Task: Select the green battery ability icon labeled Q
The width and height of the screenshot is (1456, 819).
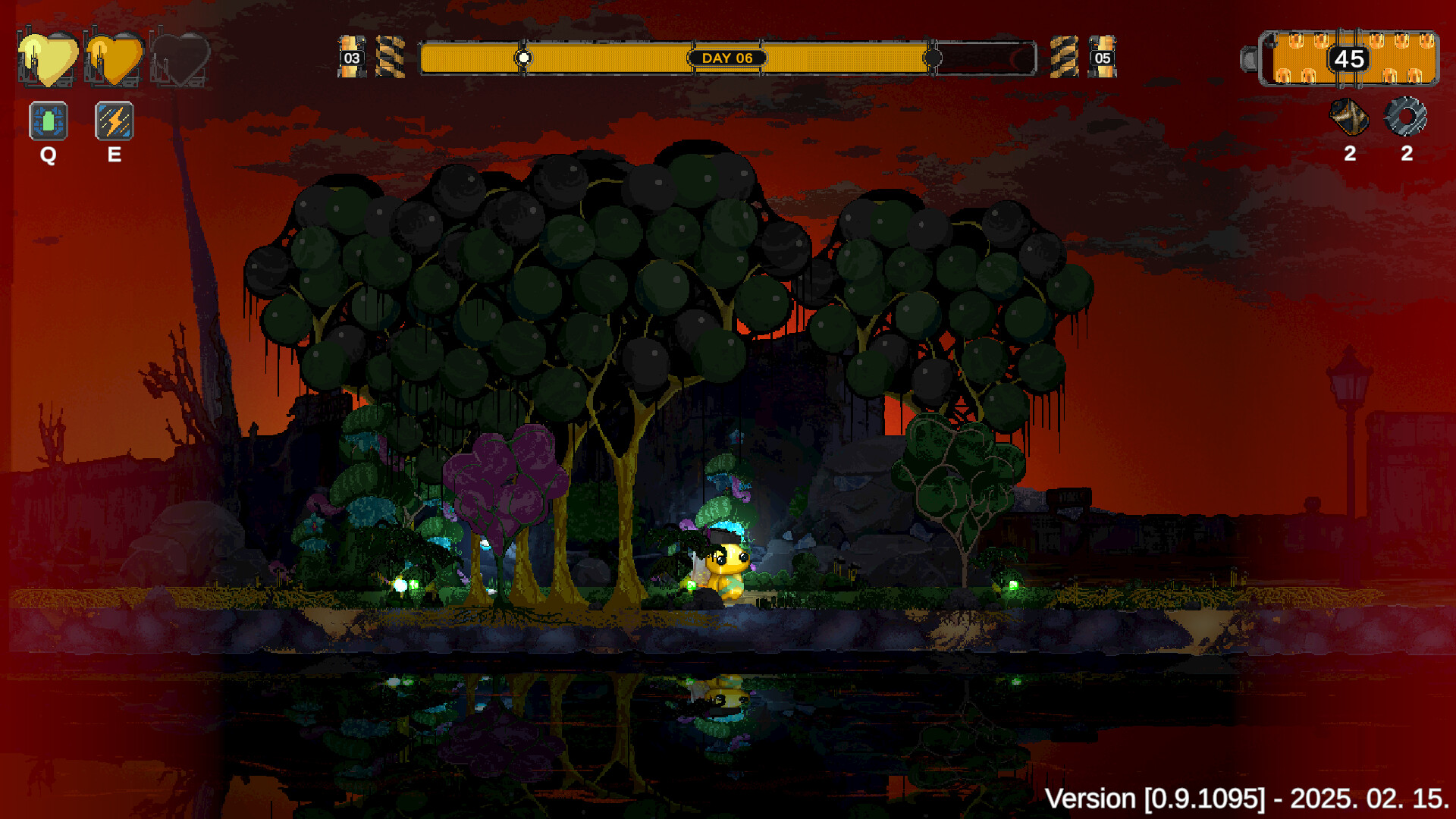Action: tap(48, 120)
